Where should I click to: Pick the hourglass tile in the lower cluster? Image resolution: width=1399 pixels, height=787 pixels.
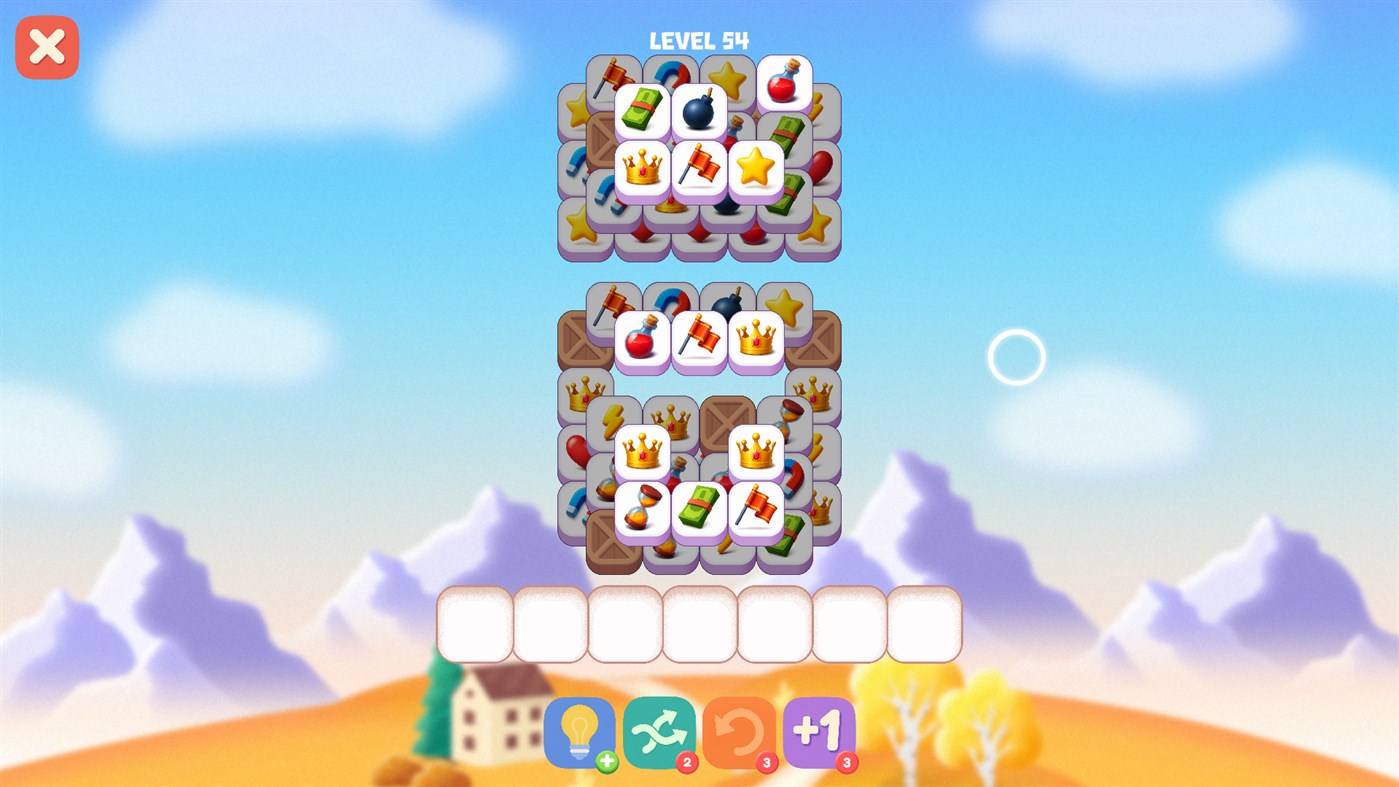coord(641,510)
